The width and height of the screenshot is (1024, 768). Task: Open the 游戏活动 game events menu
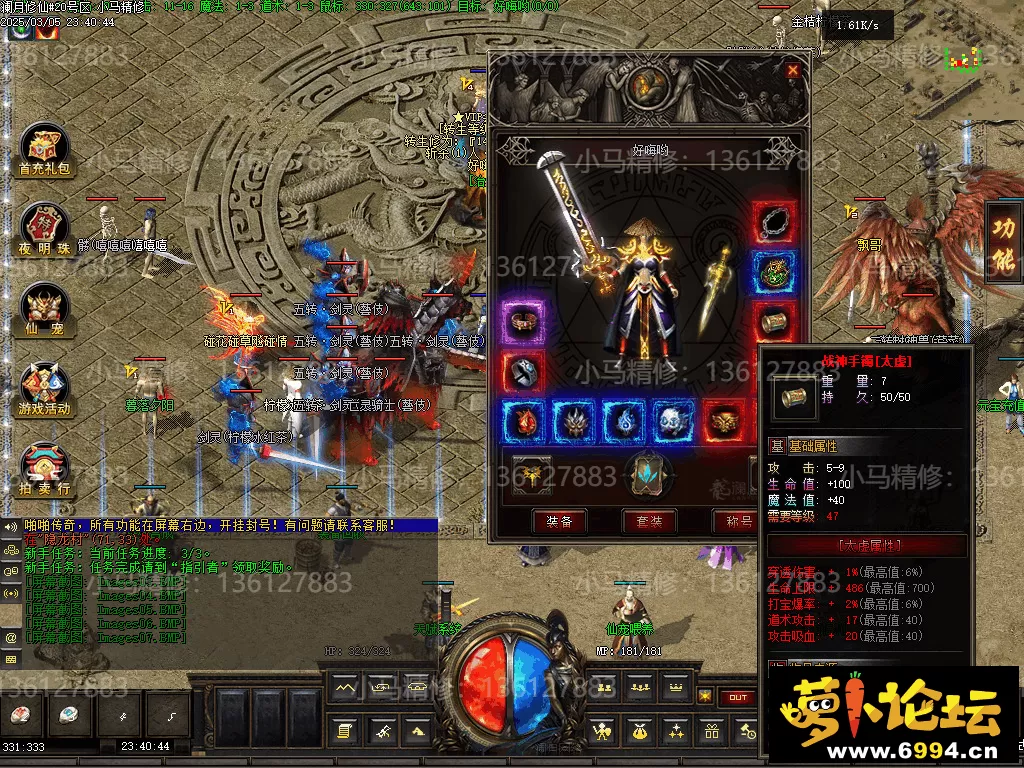(x=44, y=389)
